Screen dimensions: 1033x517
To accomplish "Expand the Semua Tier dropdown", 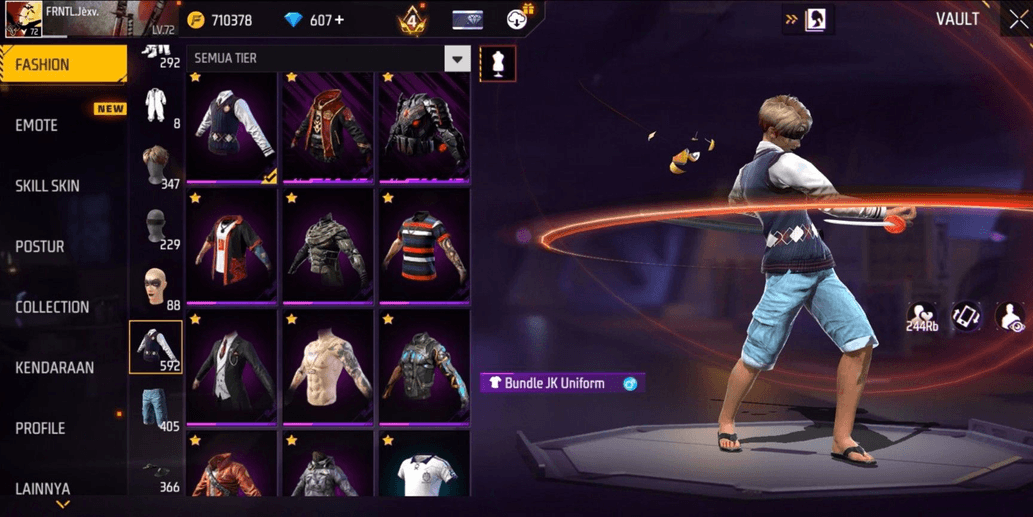I will pyautogui.click(x=457, y=59).
